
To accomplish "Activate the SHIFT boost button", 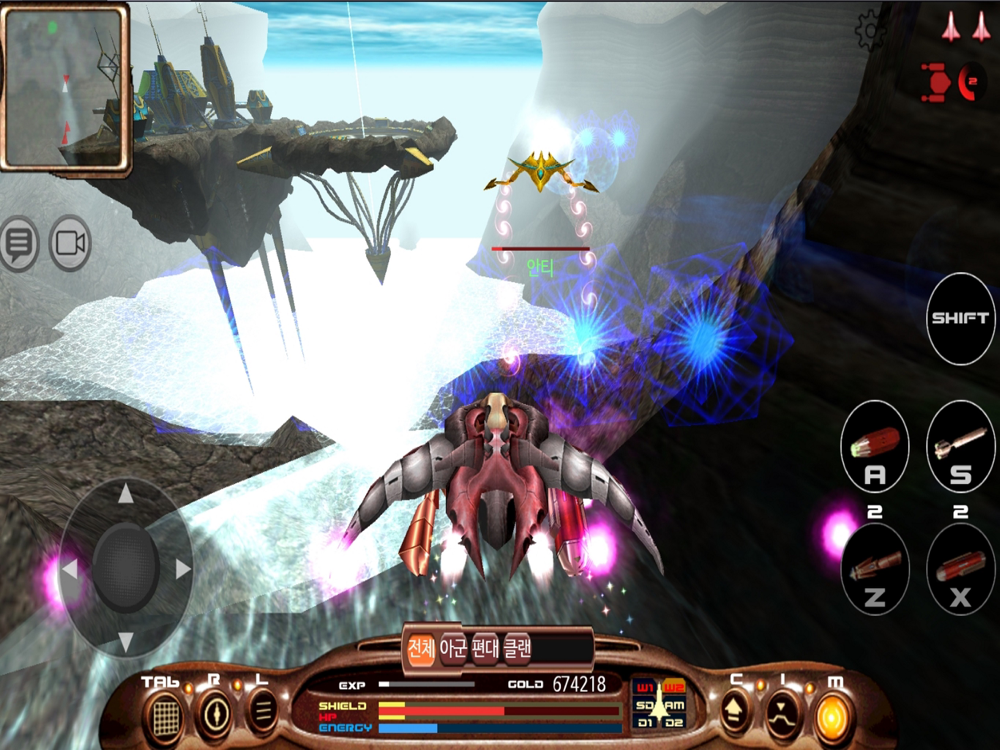I will [x=960, y=318].
